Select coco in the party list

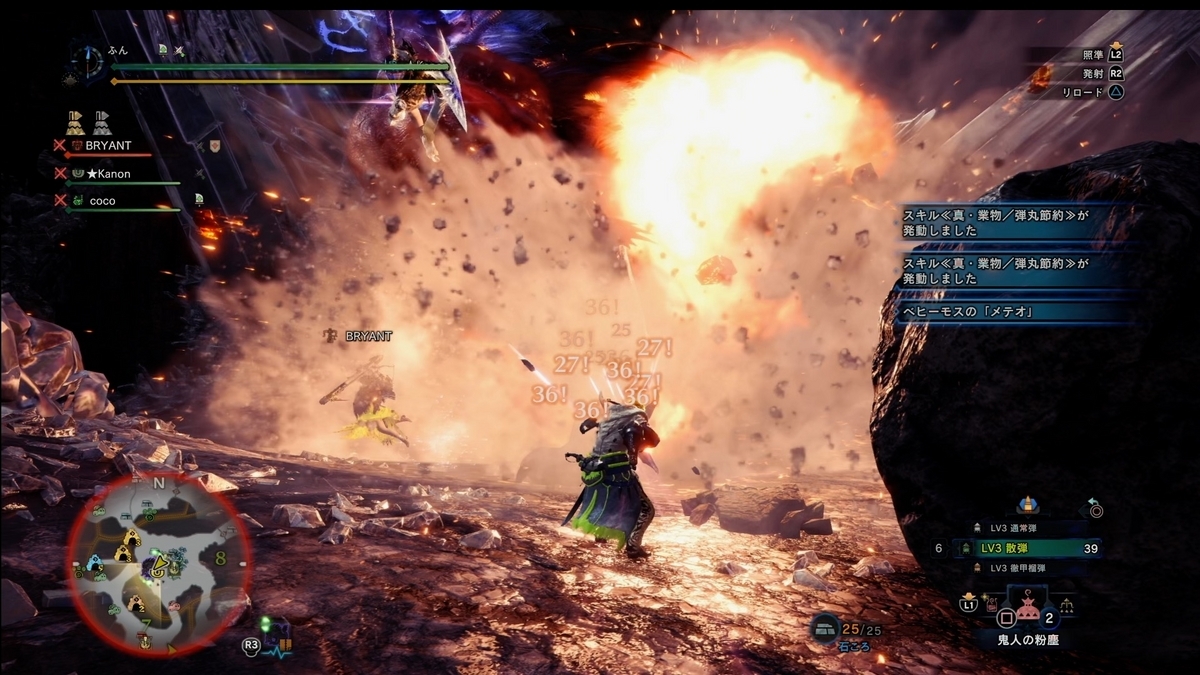[103, 201]
